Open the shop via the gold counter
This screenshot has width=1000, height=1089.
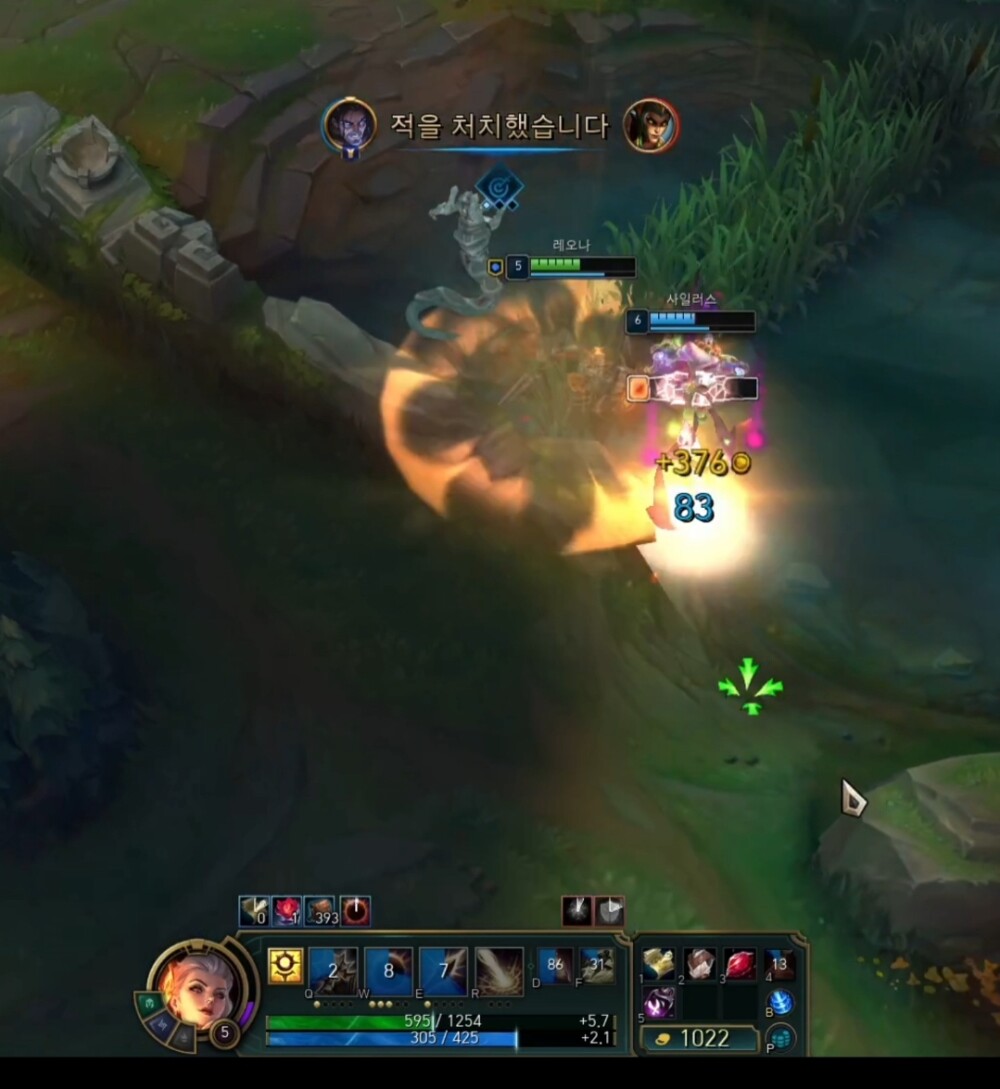(x=700, y=1038)
